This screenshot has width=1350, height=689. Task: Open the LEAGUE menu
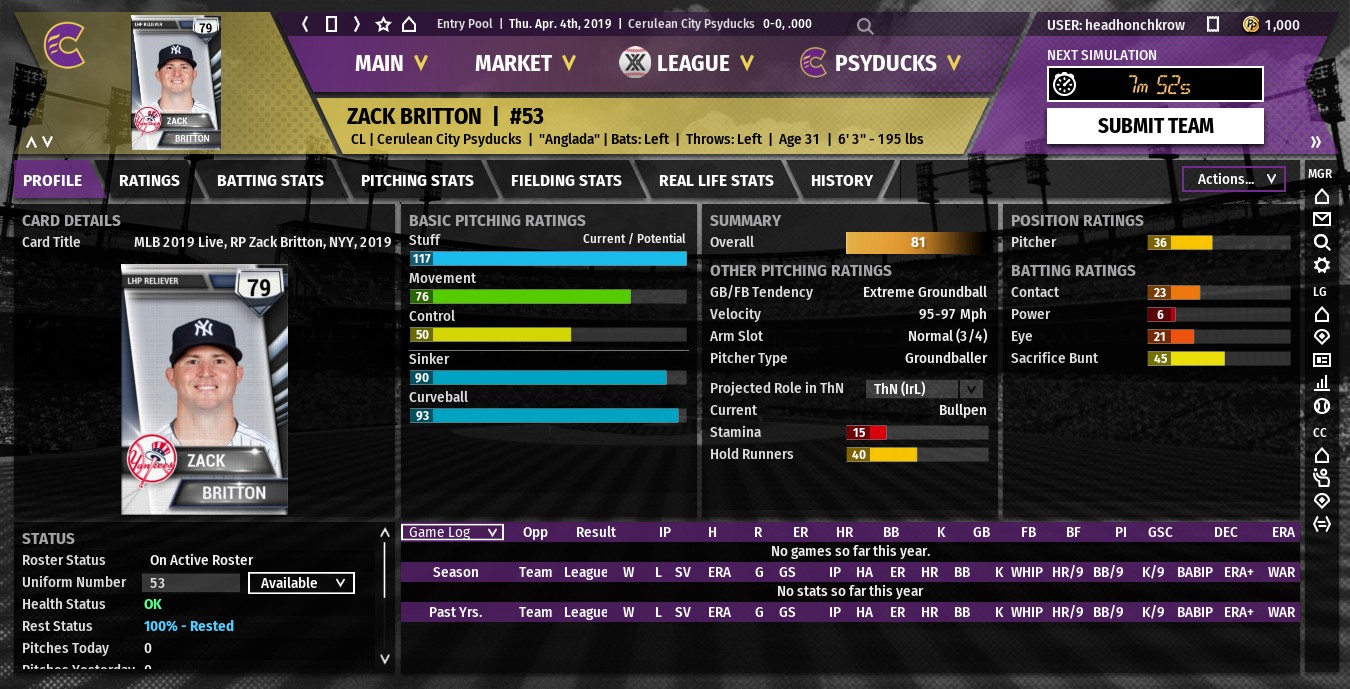click(x=688, y=63)
